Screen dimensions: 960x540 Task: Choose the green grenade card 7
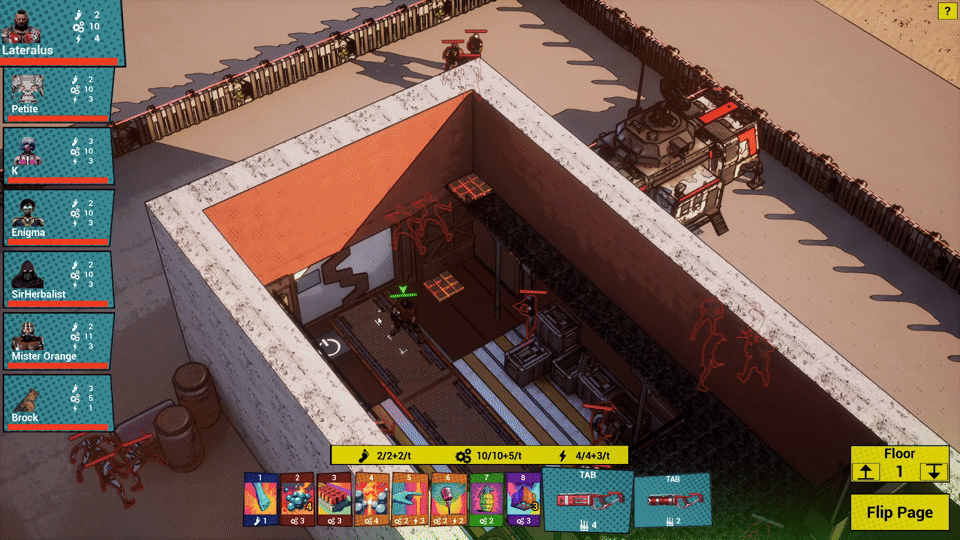[x=485, y=499]
